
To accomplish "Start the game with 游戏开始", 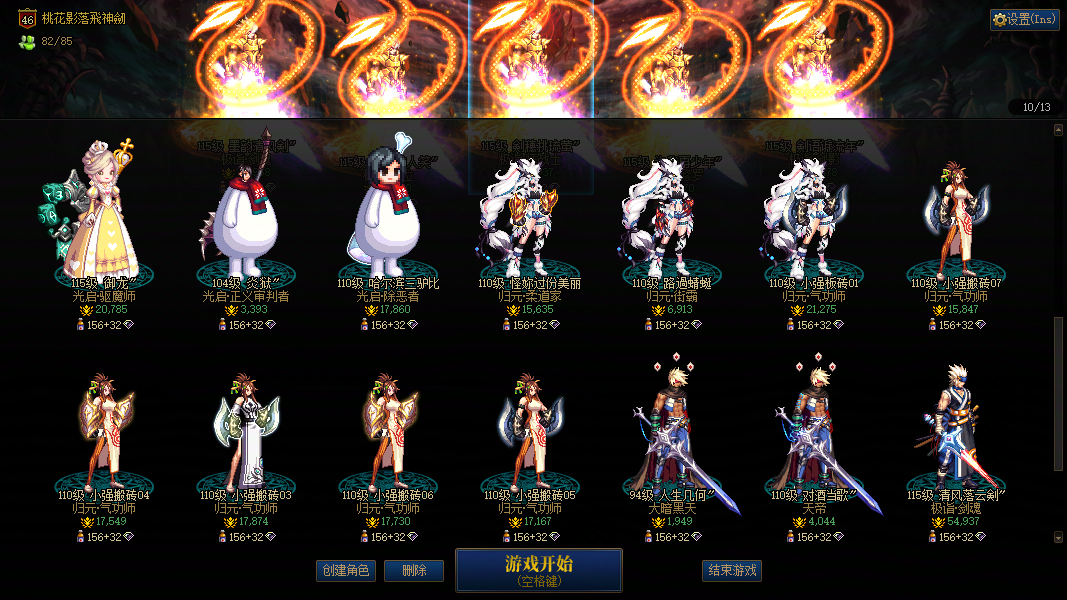I will (x=539, y=570).
